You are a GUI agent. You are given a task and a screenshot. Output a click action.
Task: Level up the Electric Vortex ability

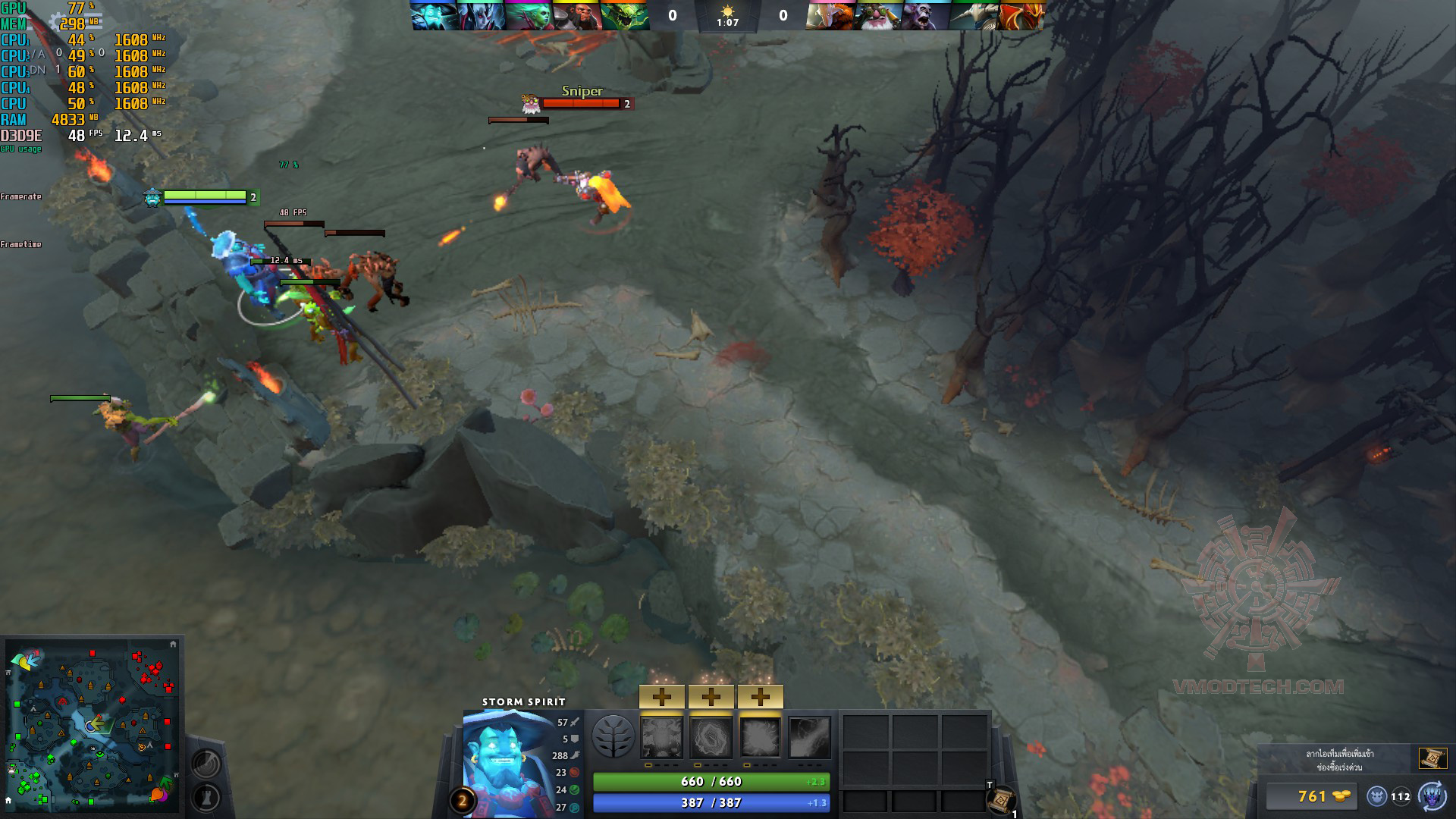(x=711, y=696)
